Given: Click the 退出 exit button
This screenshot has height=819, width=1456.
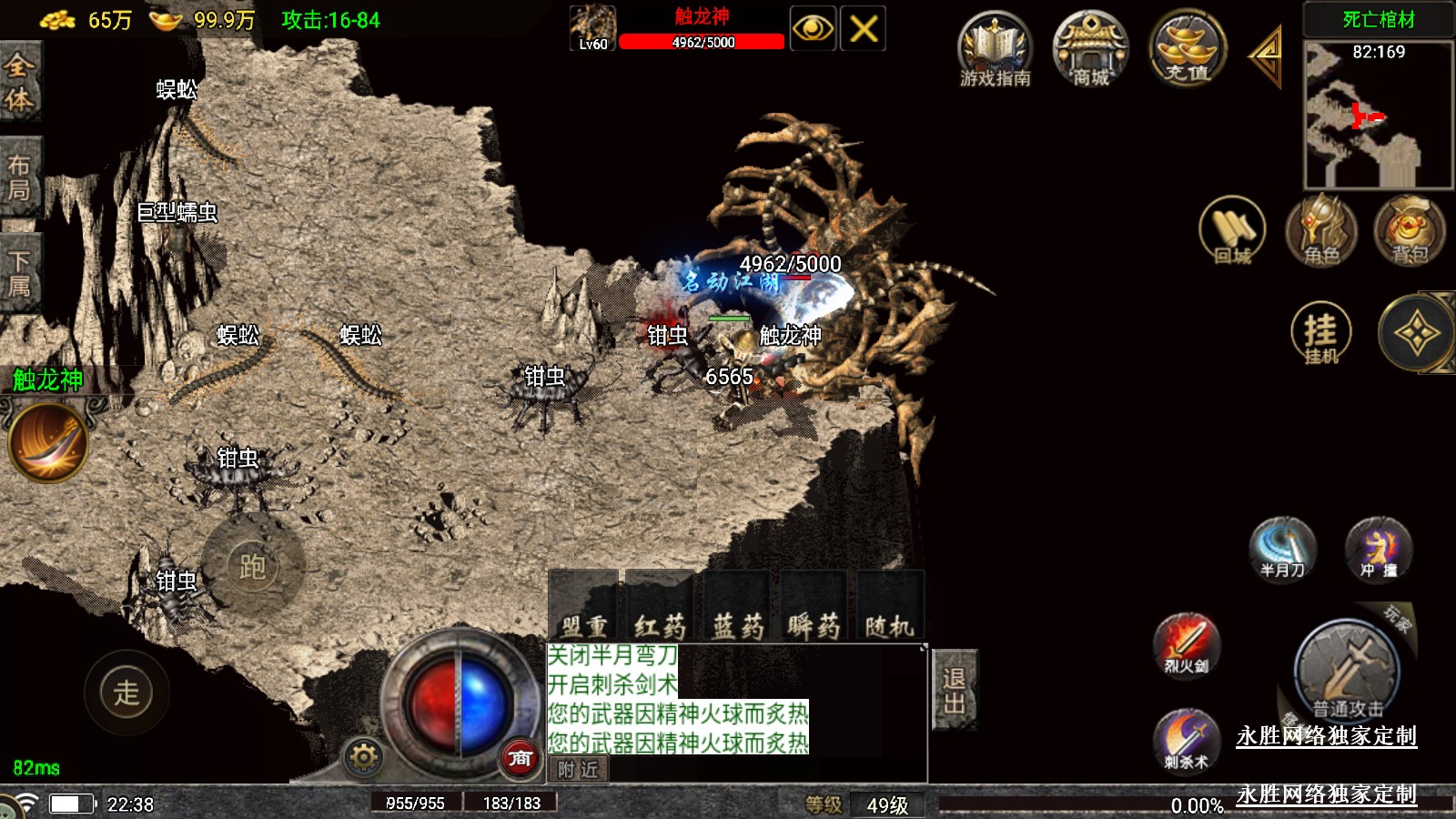Looking at the screenshot, I should (955, 690).
